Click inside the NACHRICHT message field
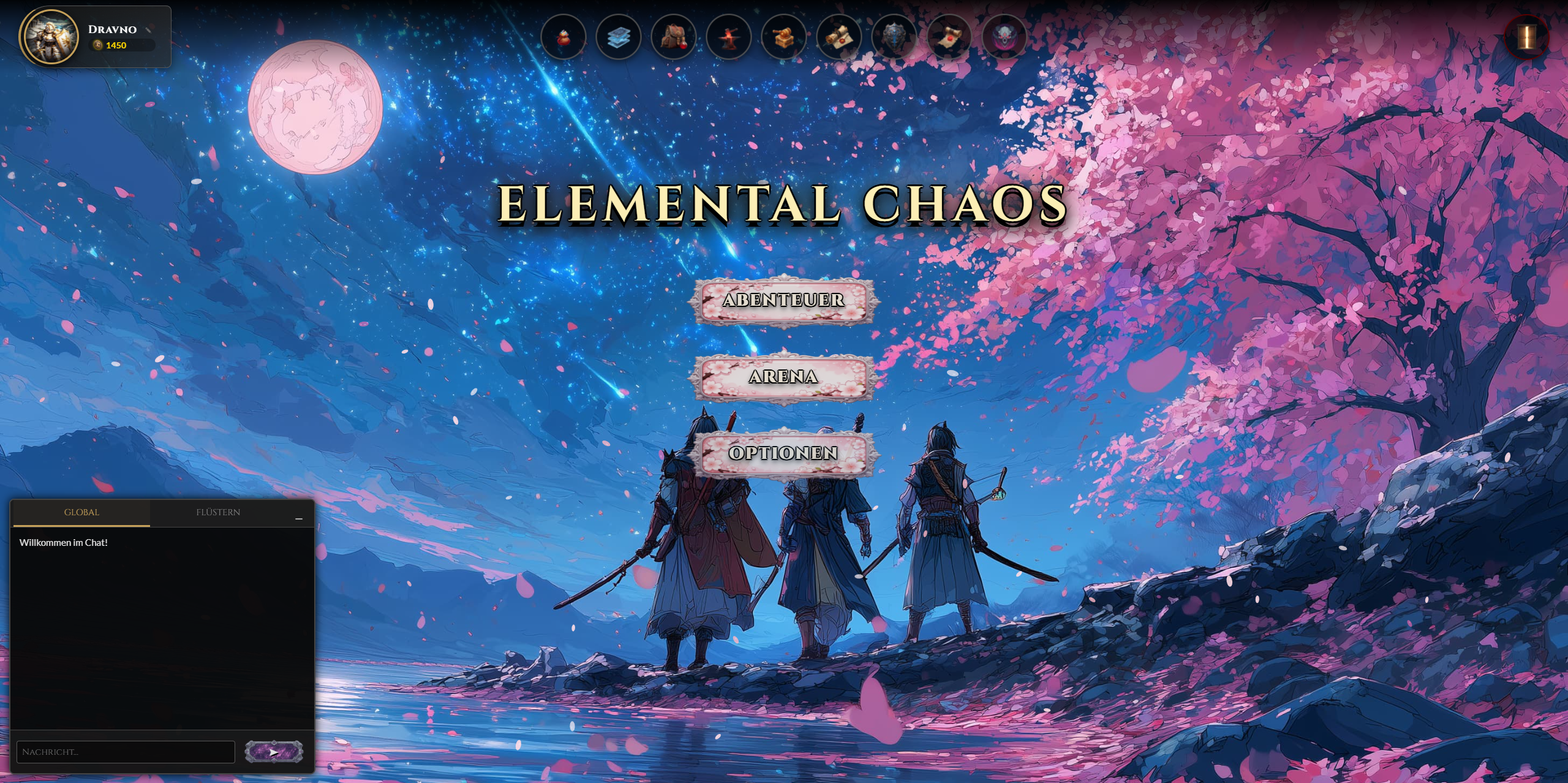 click(126, 751)
